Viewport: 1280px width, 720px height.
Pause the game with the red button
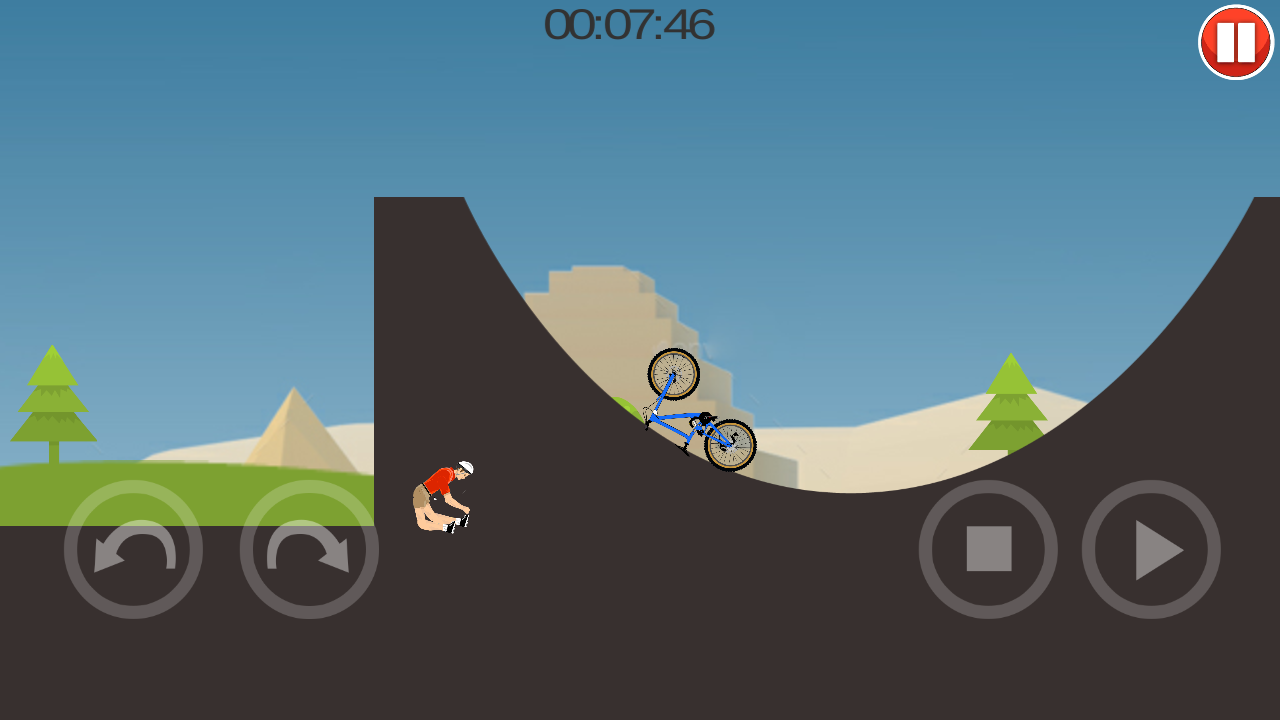pos(1236,42)
